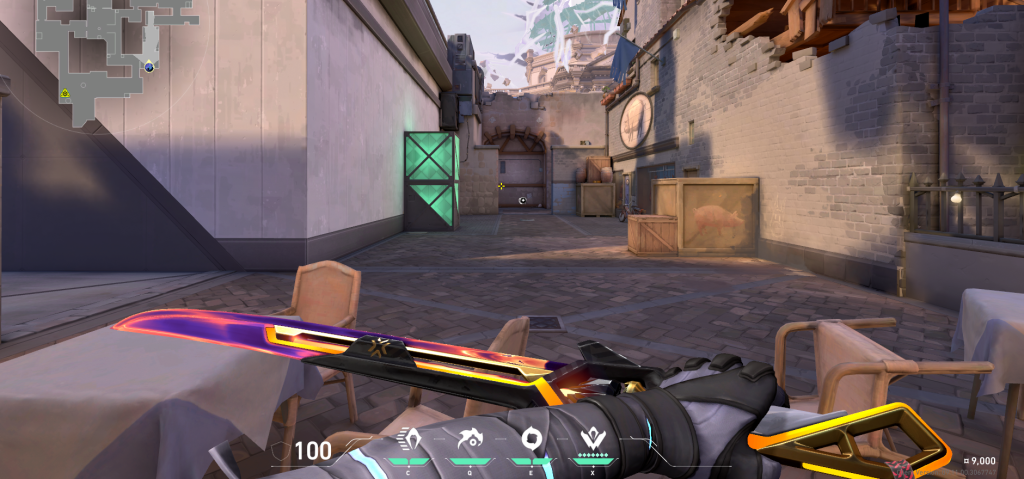Image resolution: width=1024 pixels, height=479 pixels.
Task: Use the Q slot ability icon
Action: tap(468, 439)
